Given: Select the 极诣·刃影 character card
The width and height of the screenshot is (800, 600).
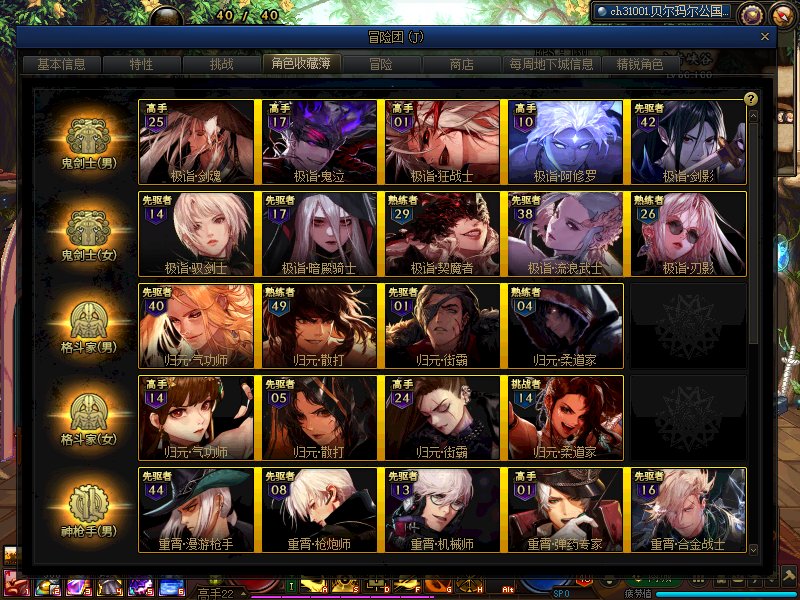Looking at the screenshot, I should point(688,234).
